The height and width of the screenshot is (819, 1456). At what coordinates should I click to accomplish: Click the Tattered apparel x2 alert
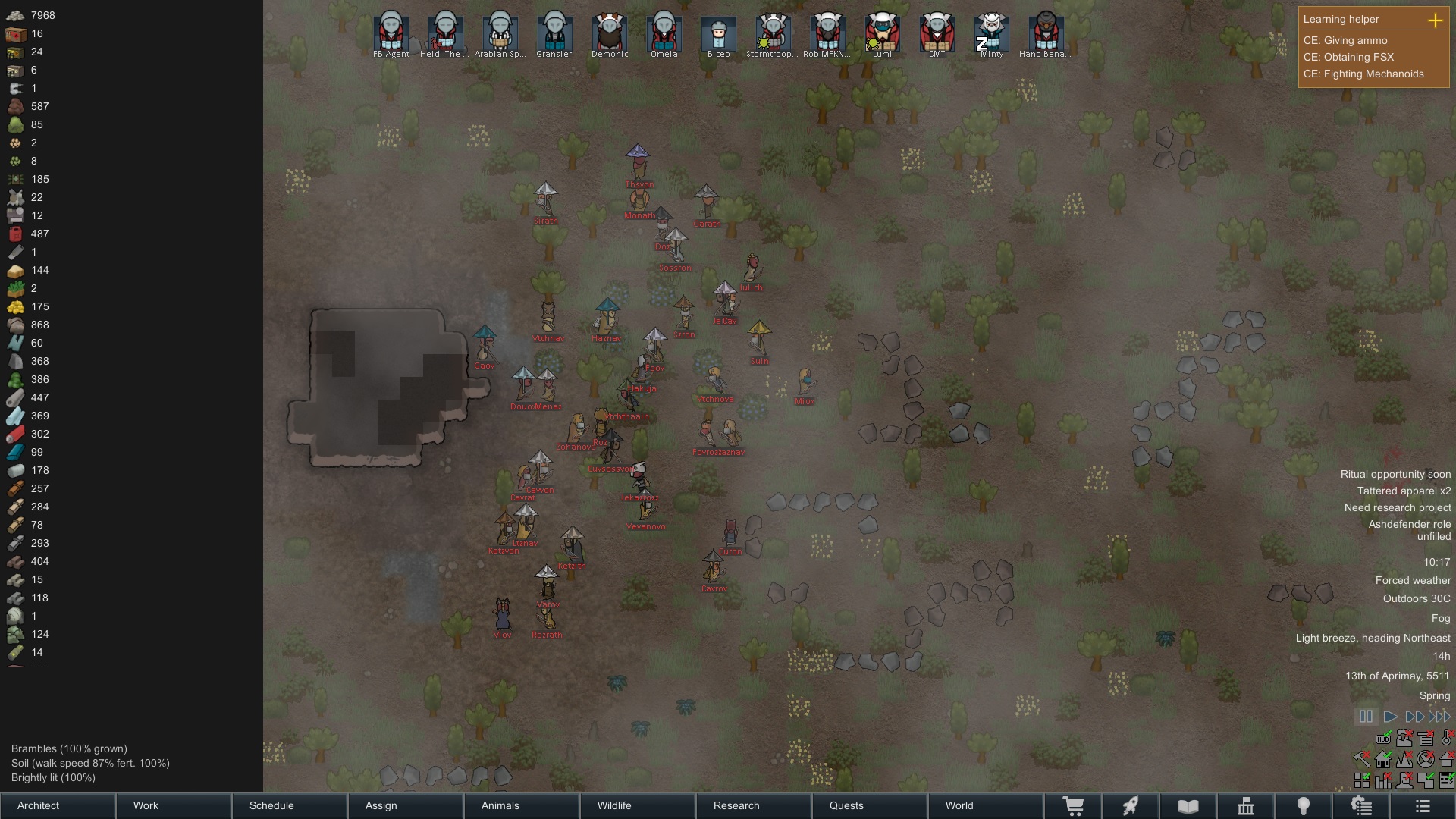[1404, 491]
